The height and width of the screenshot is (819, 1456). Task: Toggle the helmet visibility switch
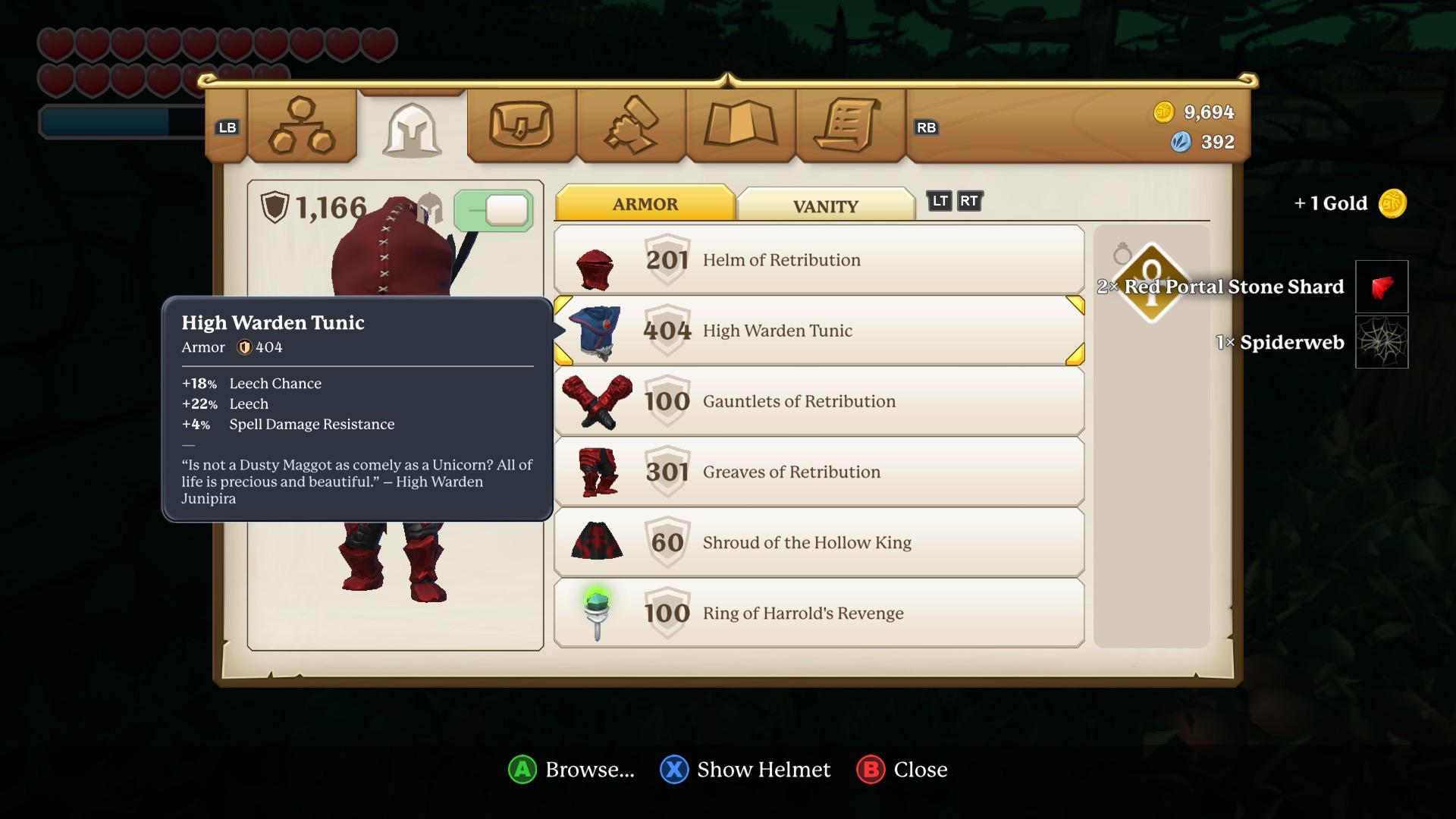[x=494, y=211]
